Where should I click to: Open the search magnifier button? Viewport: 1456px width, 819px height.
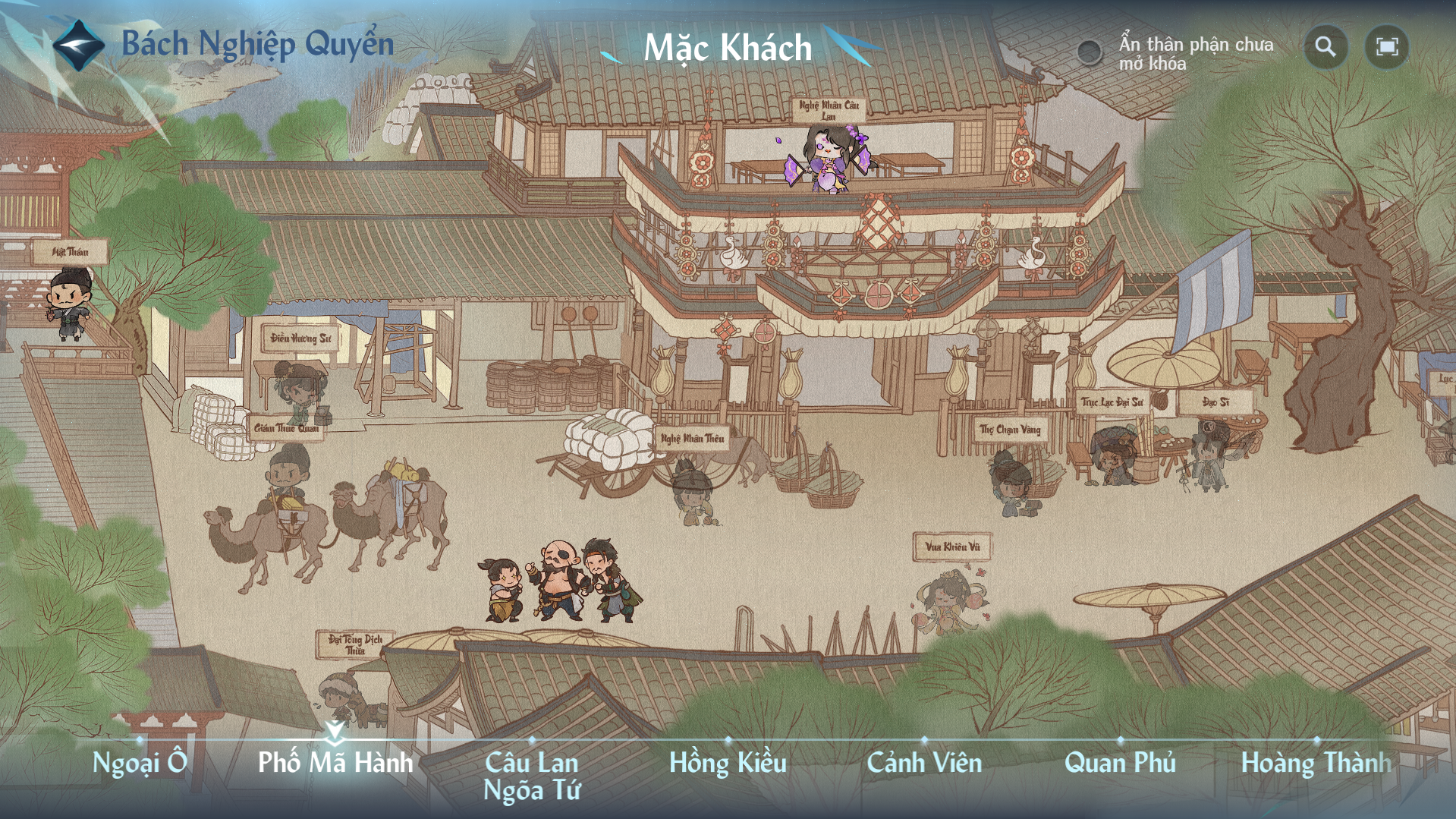pos(1325,47)
